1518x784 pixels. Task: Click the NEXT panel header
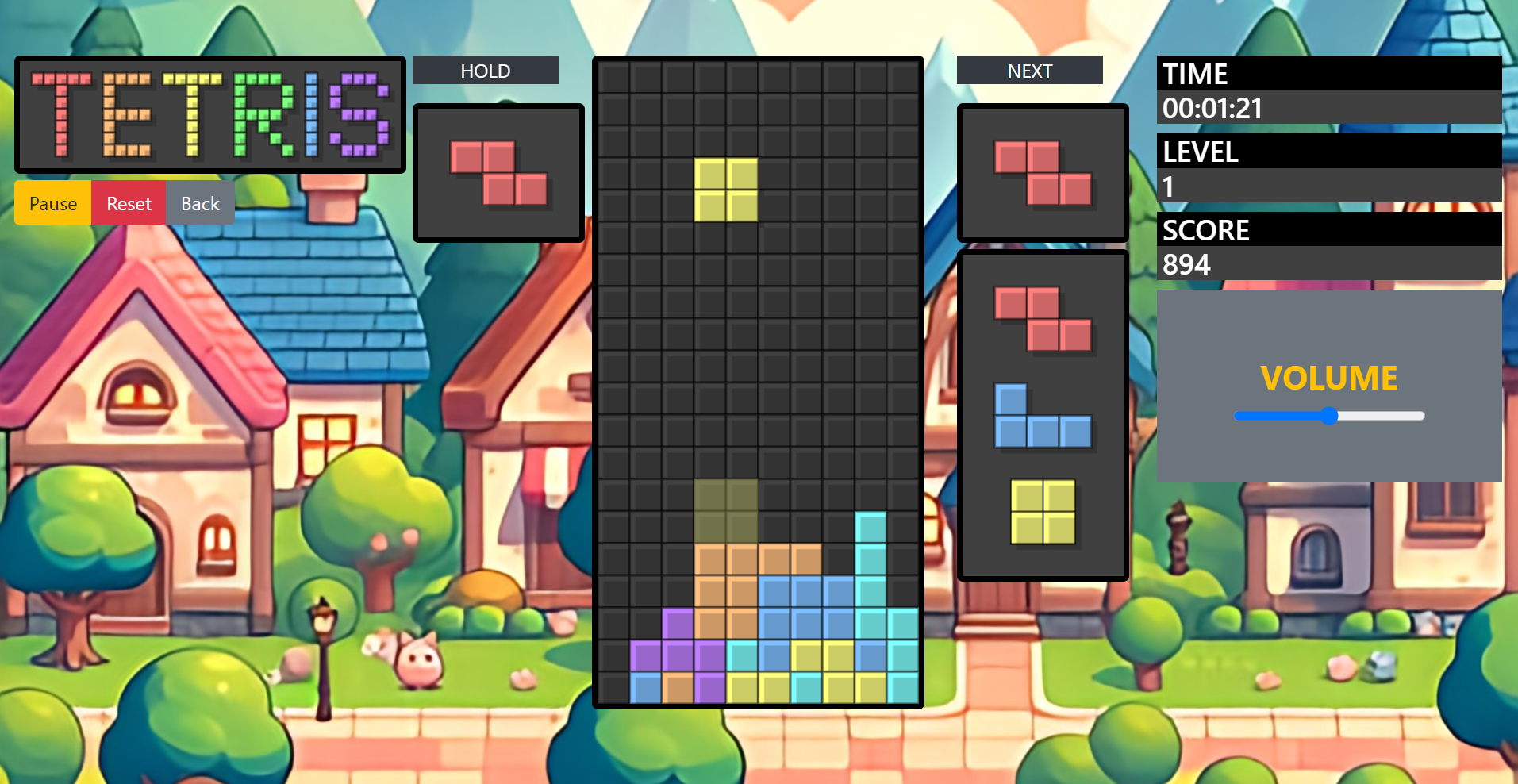[1029, 70]
